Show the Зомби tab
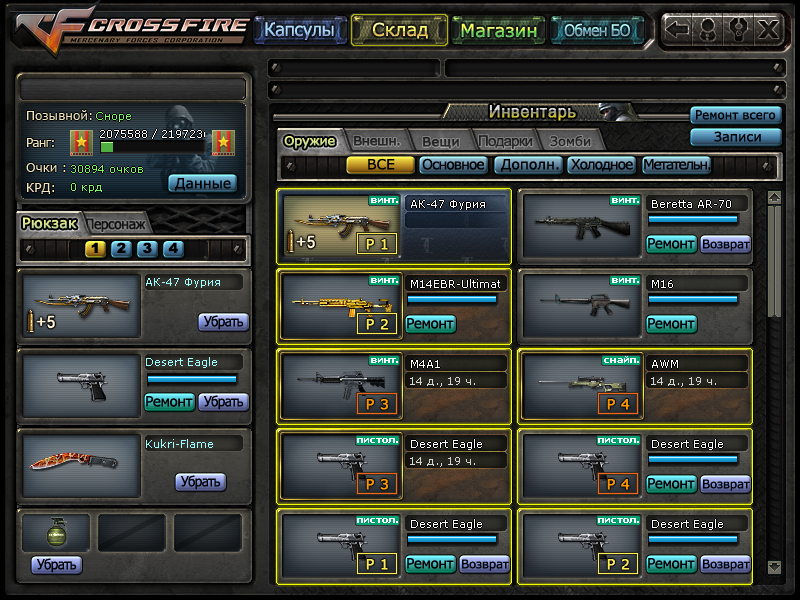Screen dimensions: 800x600 click(569, 141)
